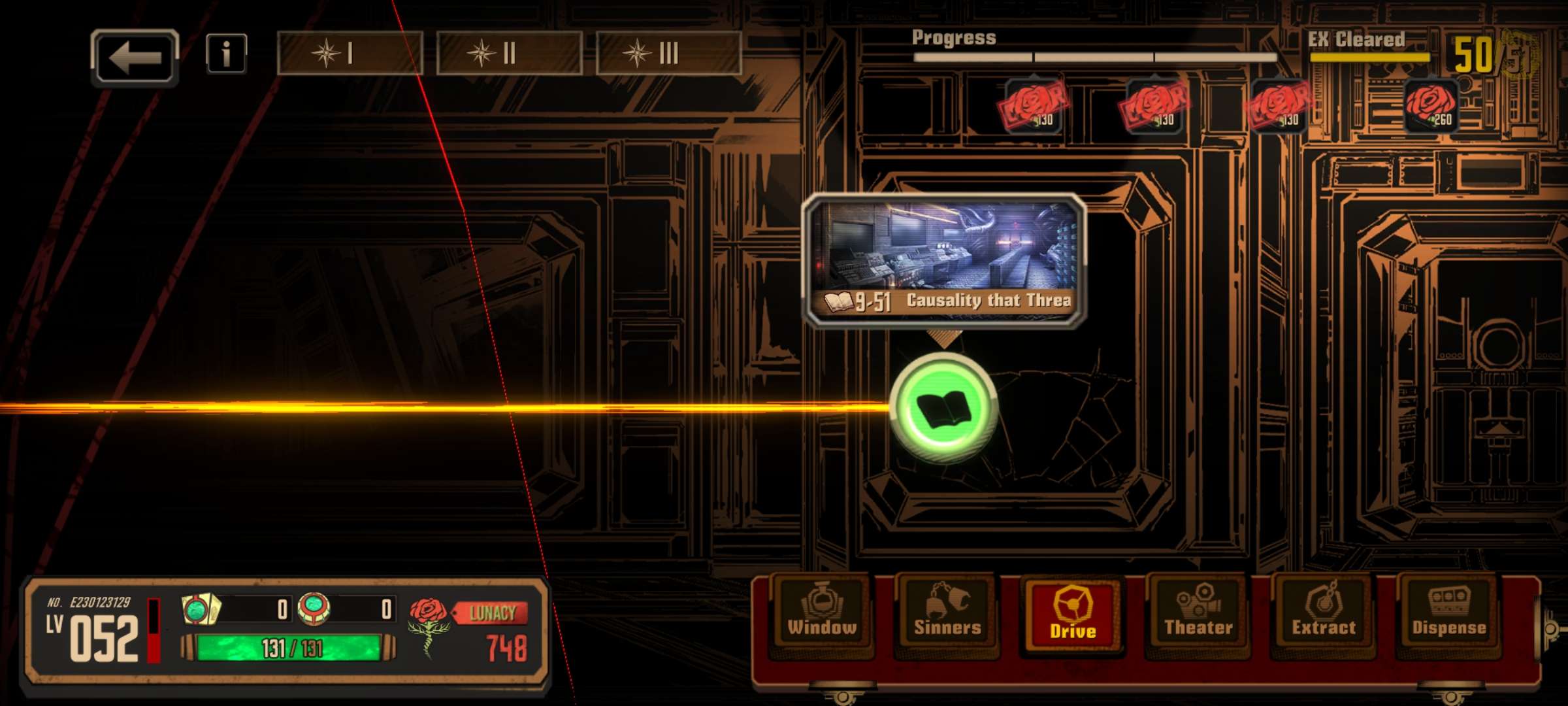This screenshot has width=1568, height=706.
Task: Tap the green enkephalin energy bar
Action: 289,648
